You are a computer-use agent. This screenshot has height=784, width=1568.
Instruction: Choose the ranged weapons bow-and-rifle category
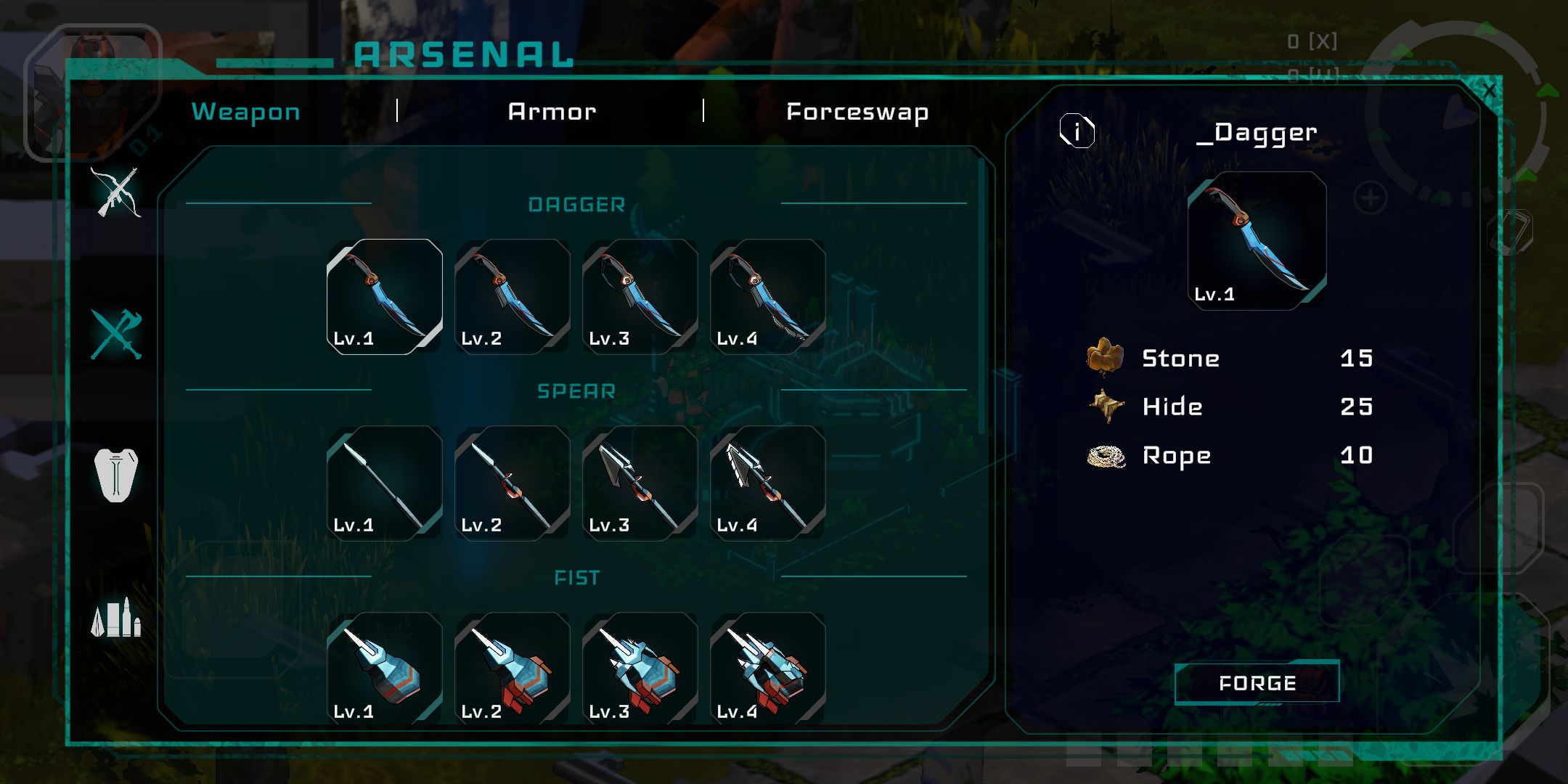click(x=116, y=192)
